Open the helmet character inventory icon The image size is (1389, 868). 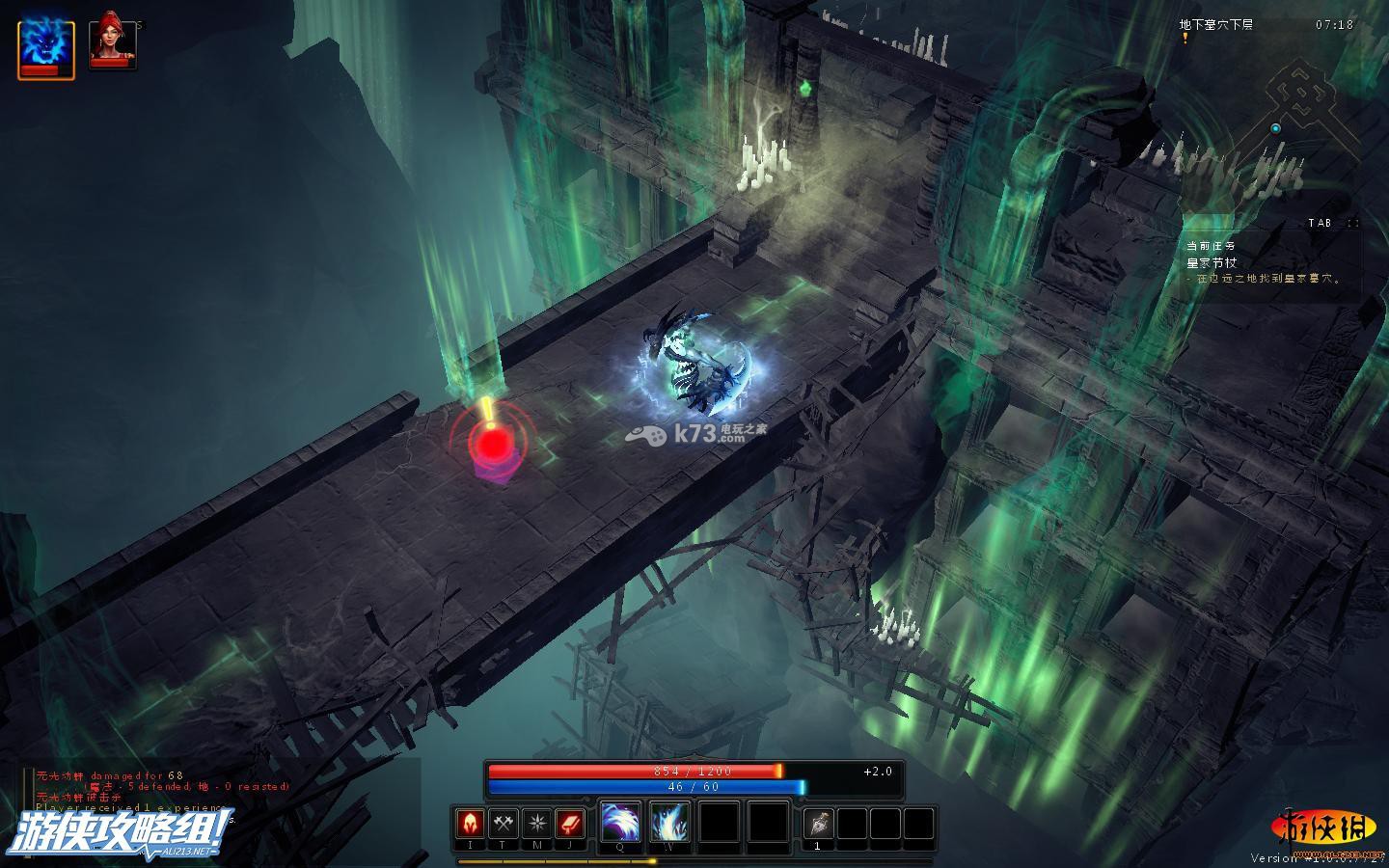tap(470, 824)
